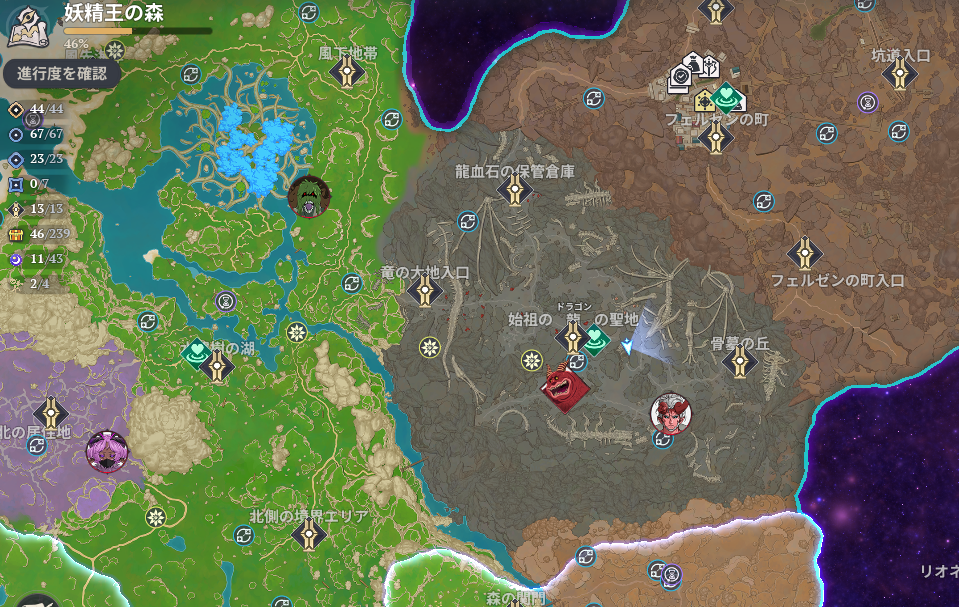Select the purple-haired boss portrait marker
The width and height of the screenshot is (959, 607).
tap(106, 451)
